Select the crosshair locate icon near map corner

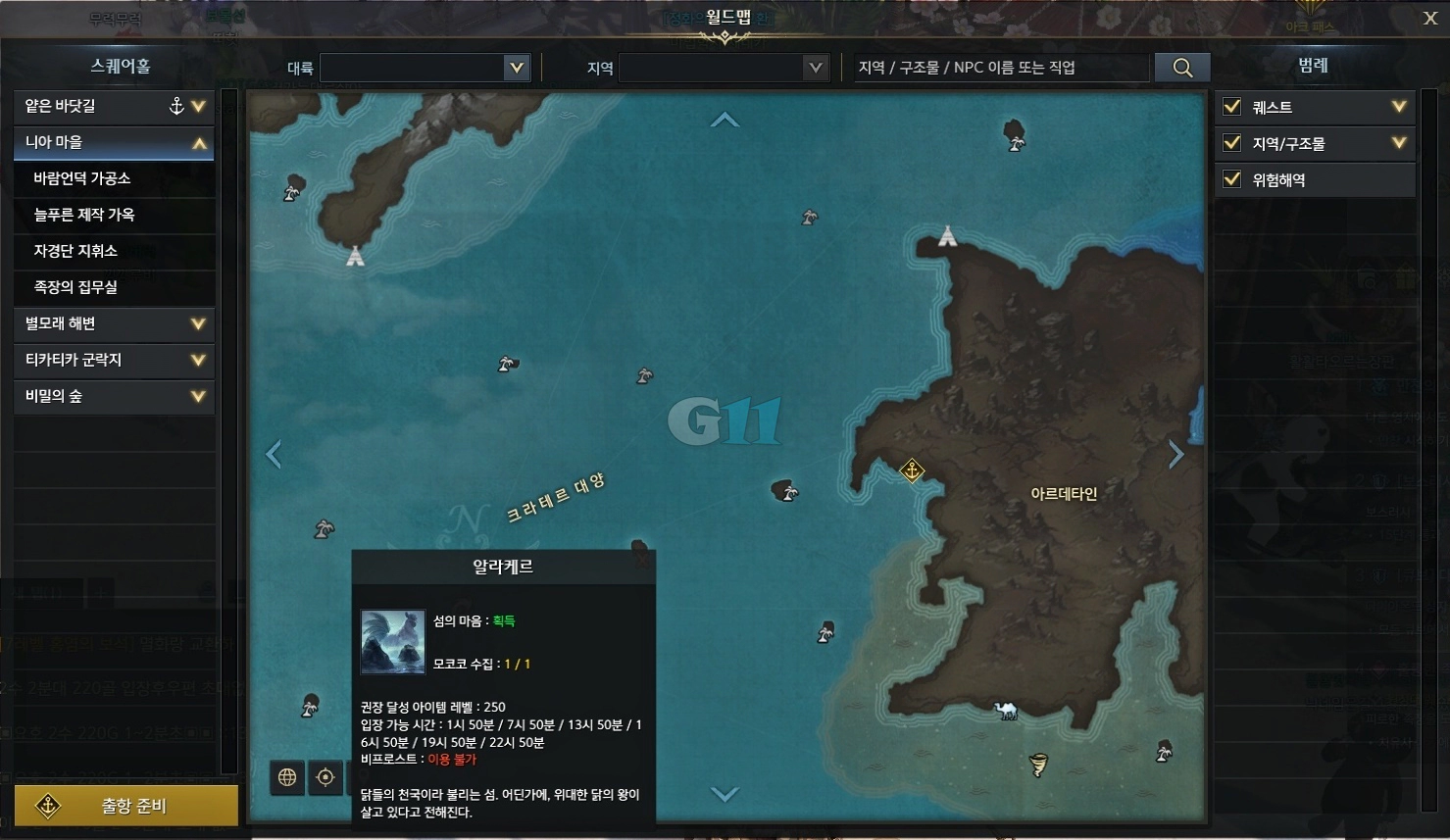pyautogui.click(x=325, y=777)
